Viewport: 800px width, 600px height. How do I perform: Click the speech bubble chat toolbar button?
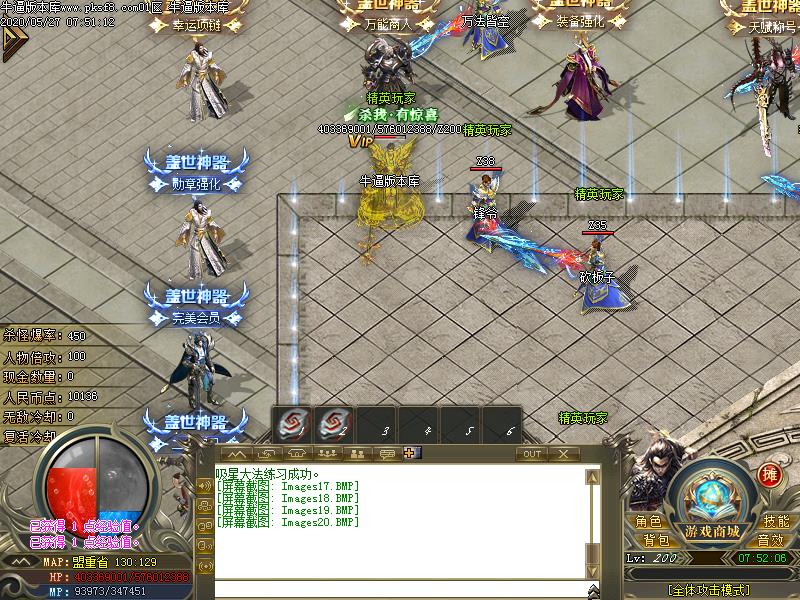coord(385,454)
